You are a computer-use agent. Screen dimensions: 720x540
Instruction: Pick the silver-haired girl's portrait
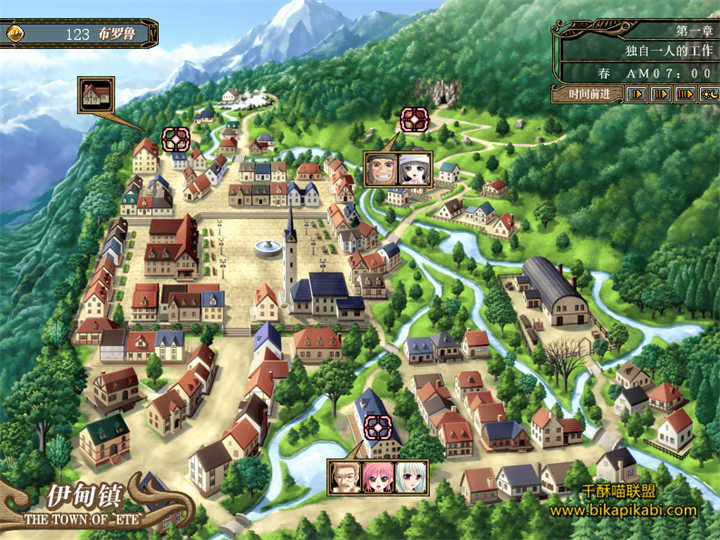409,476
